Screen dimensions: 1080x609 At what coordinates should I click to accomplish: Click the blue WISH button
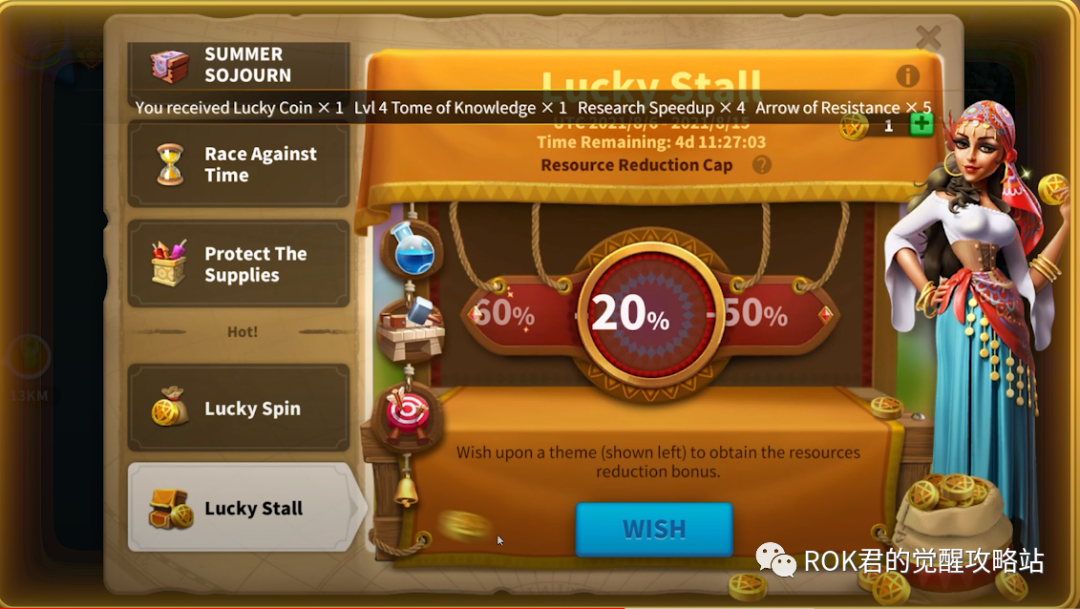(654, 528)
